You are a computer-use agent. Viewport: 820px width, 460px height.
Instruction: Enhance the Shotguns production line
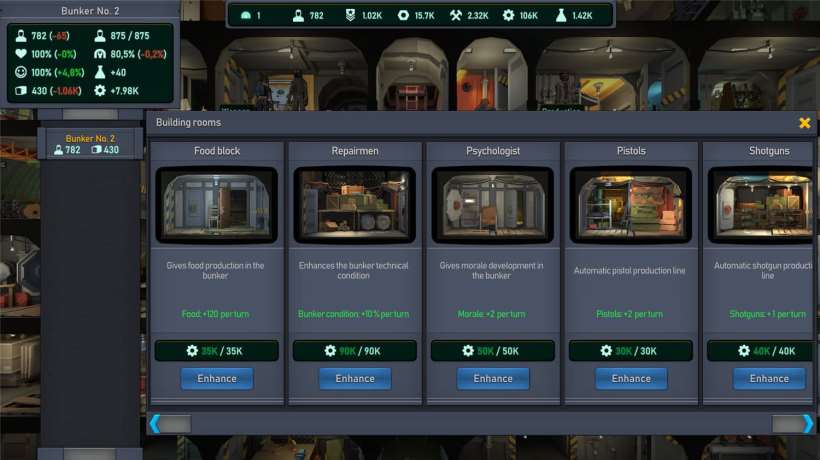[769, 379]
